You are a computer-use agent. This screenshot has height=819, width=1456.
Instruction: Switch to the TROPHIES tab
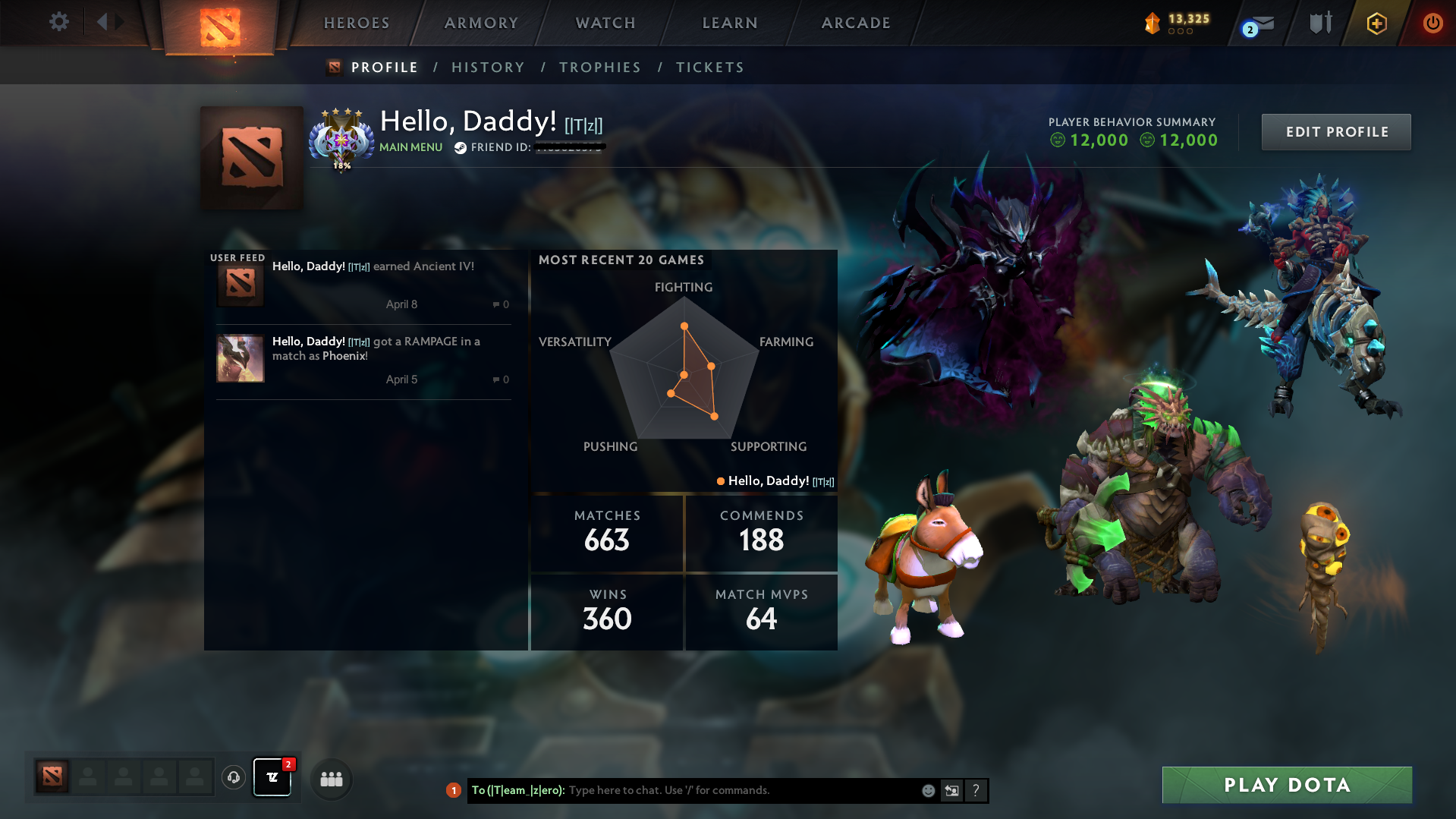click(599, 67)
